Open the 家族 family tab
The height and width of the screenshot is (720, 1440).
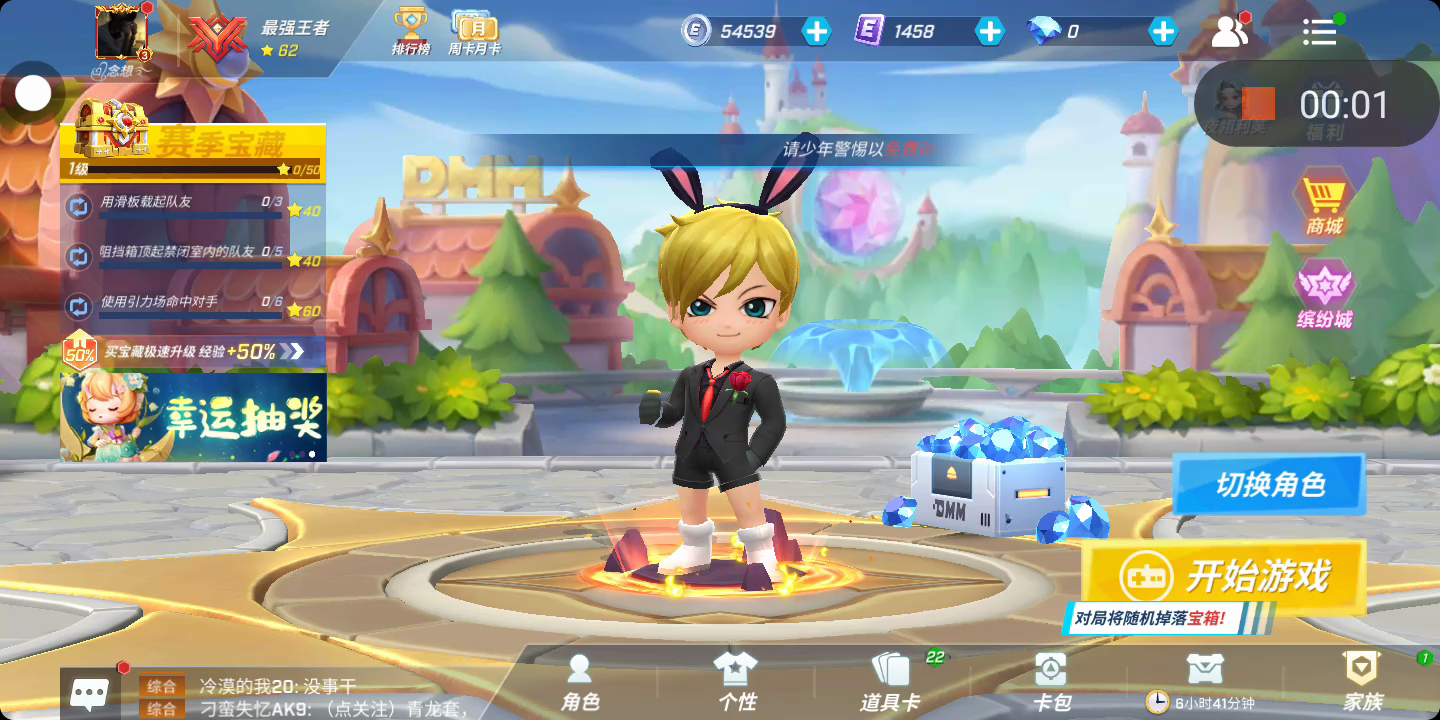1362,684
